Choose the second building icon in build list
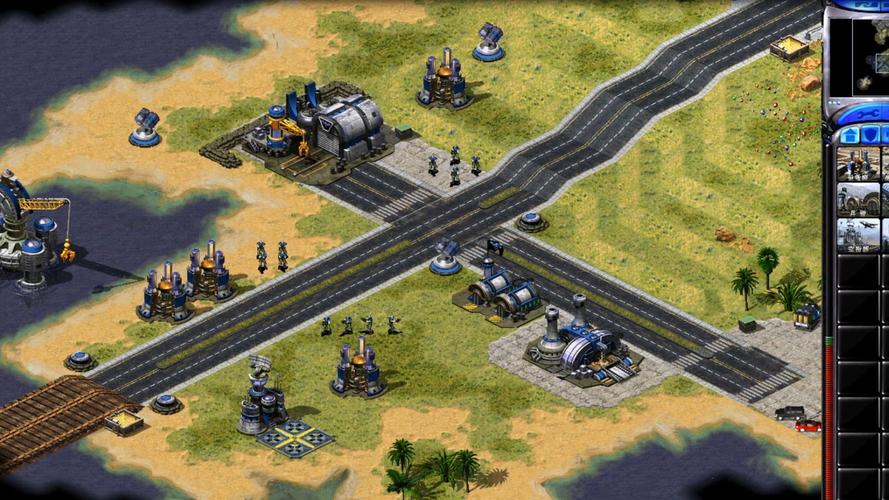Image resolution: width=889 pixels, height=500 pixels. coord(858,199)
